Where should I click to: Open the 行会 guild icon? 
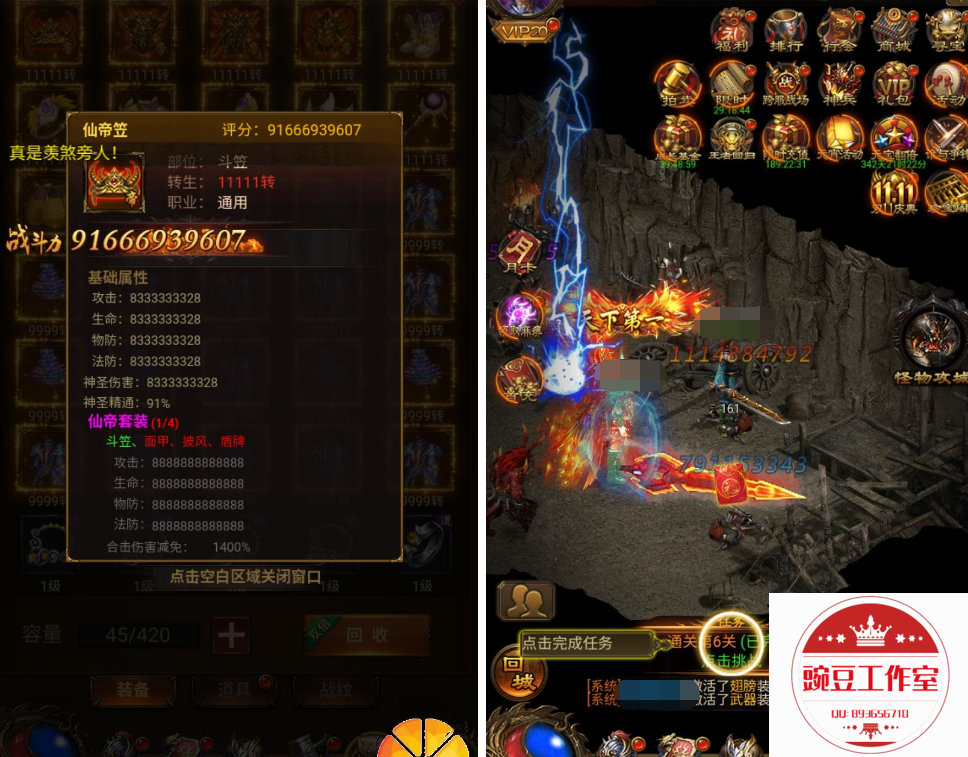tap(838, 30)
